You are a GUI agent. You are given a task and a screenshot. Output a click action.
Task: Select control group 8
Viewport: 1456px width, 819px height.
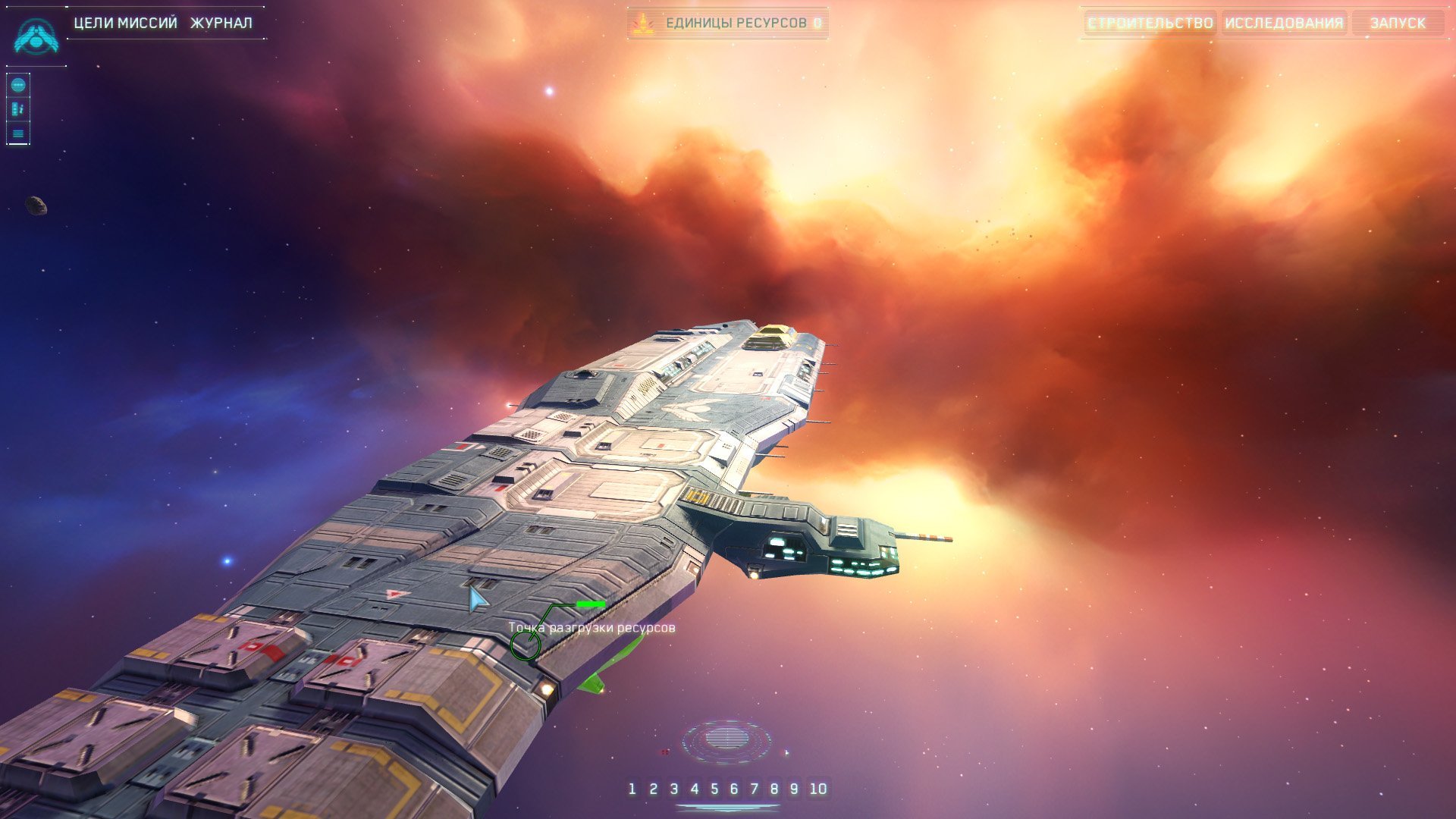(x=774, y=789)
